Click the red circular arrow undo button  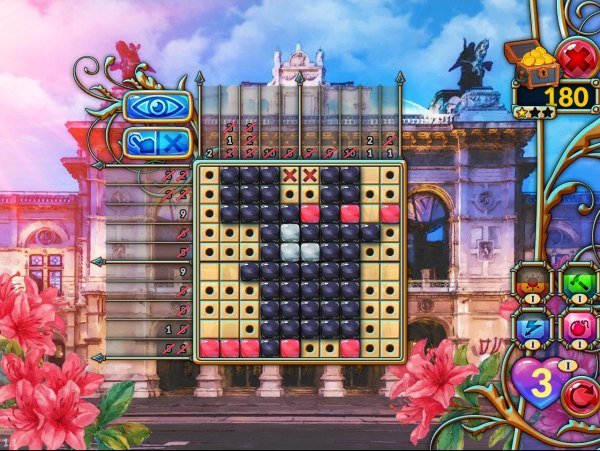579,397
